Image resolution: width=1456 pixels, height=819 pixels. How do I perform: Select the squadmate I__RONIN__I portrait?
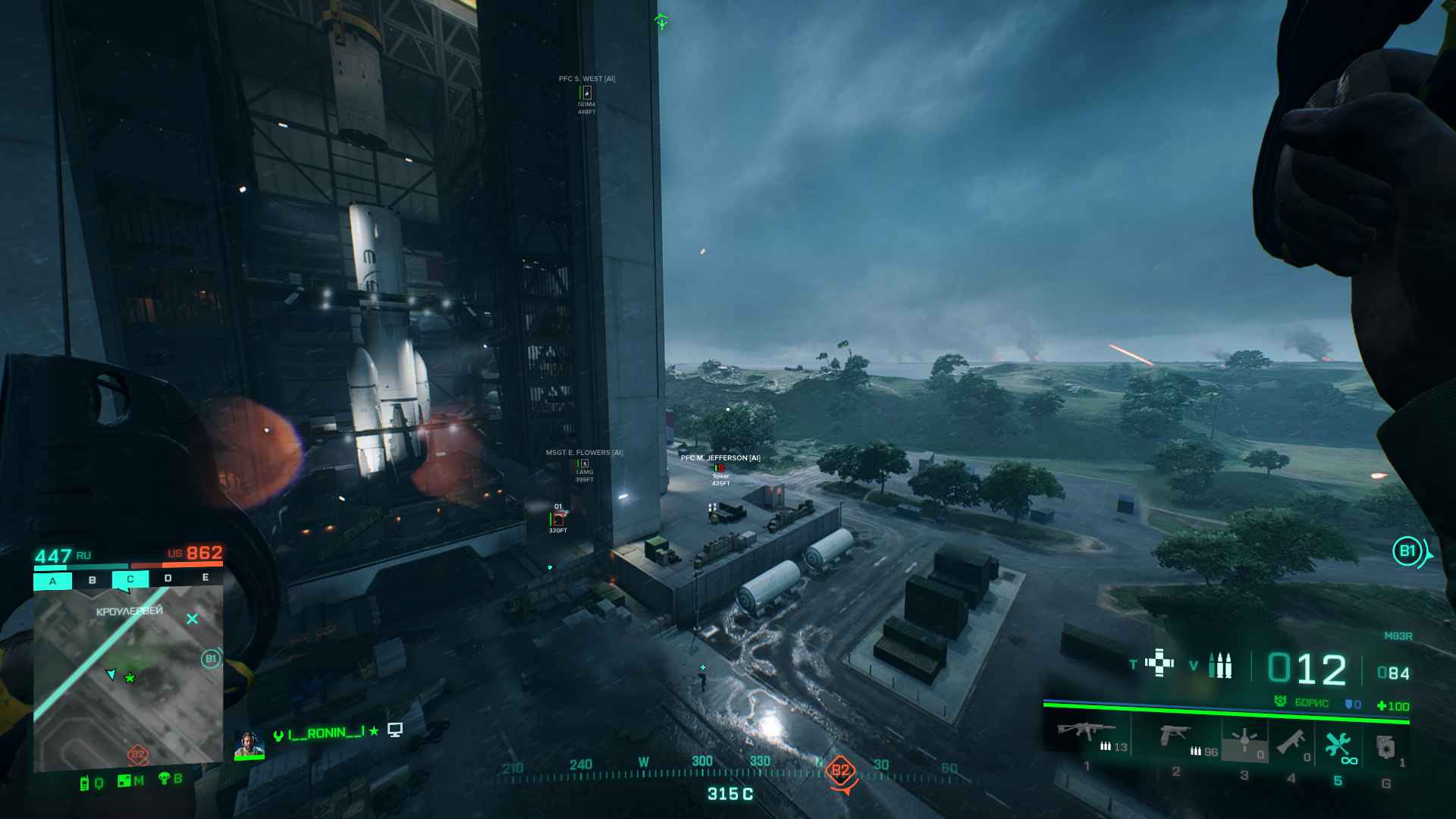pos(248,744)
